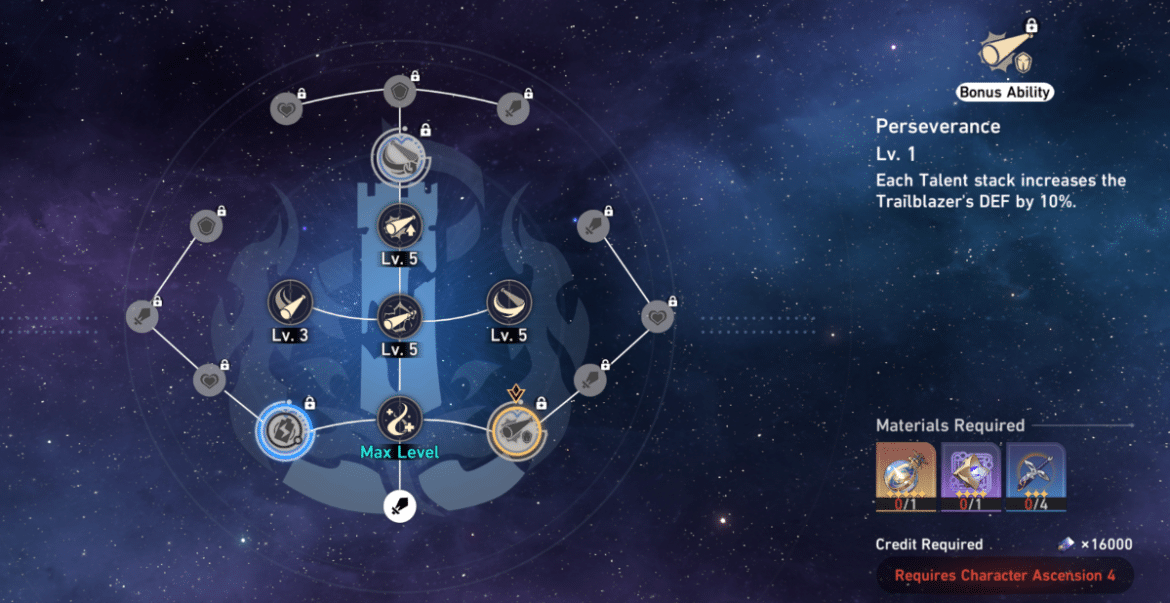This screenshot has width=1170, height=603.
Task: Open the Max Level trace node
Action: click(x=400, y=418)
